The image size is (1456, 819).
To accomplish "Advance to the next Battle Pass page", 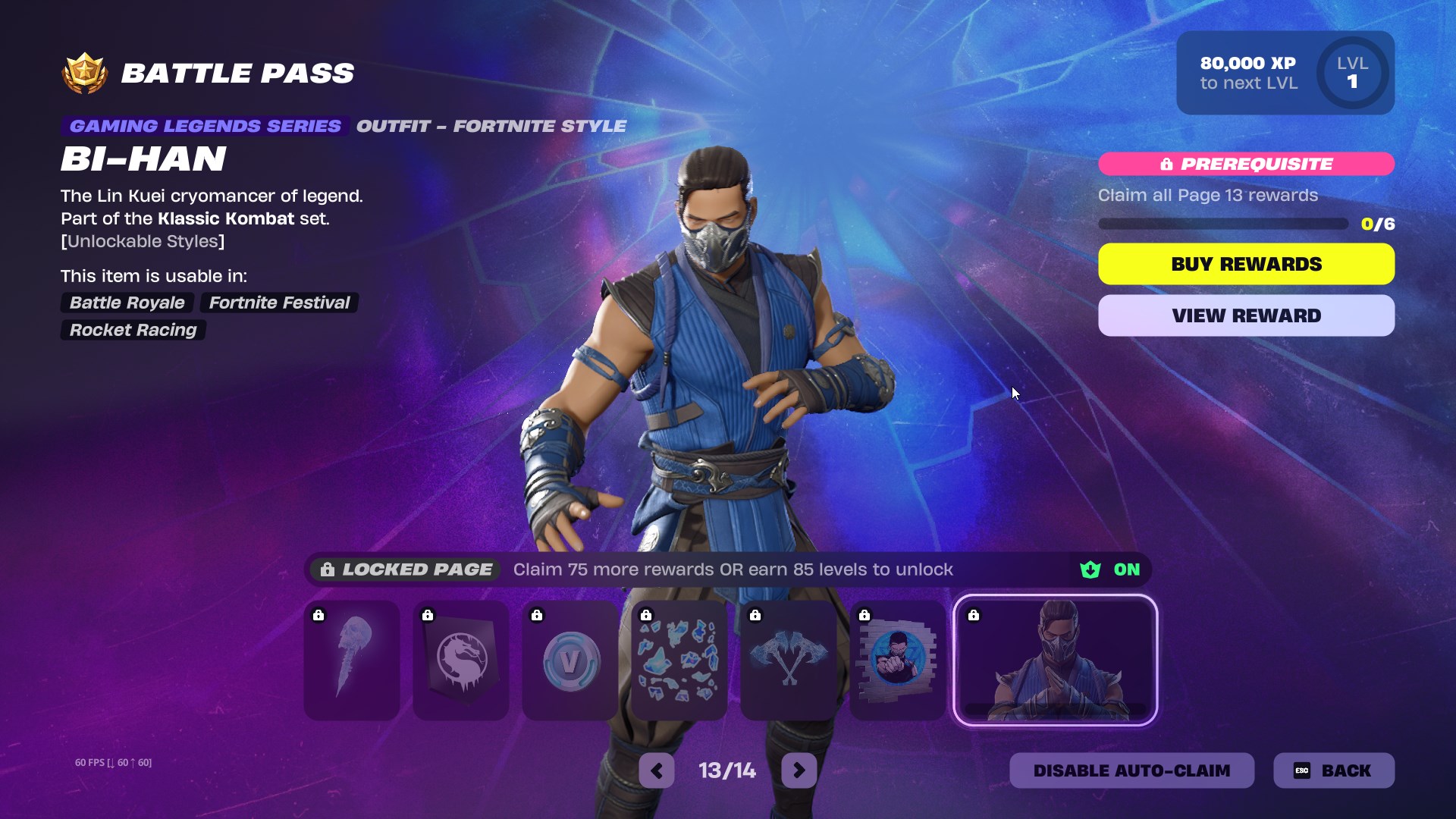I will [x=799, y=771].
